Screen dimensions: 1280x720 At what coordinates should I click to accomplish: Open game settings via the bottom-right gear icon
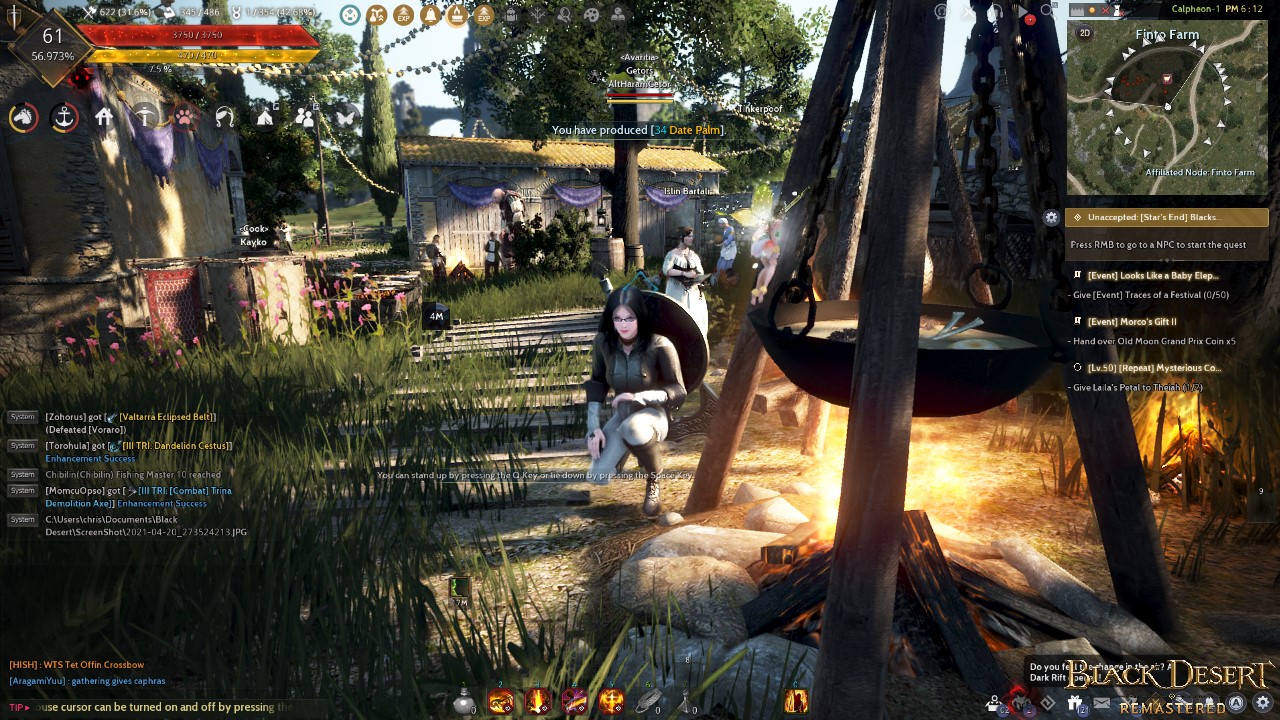pyautogui.click(x=1262, y=702)
